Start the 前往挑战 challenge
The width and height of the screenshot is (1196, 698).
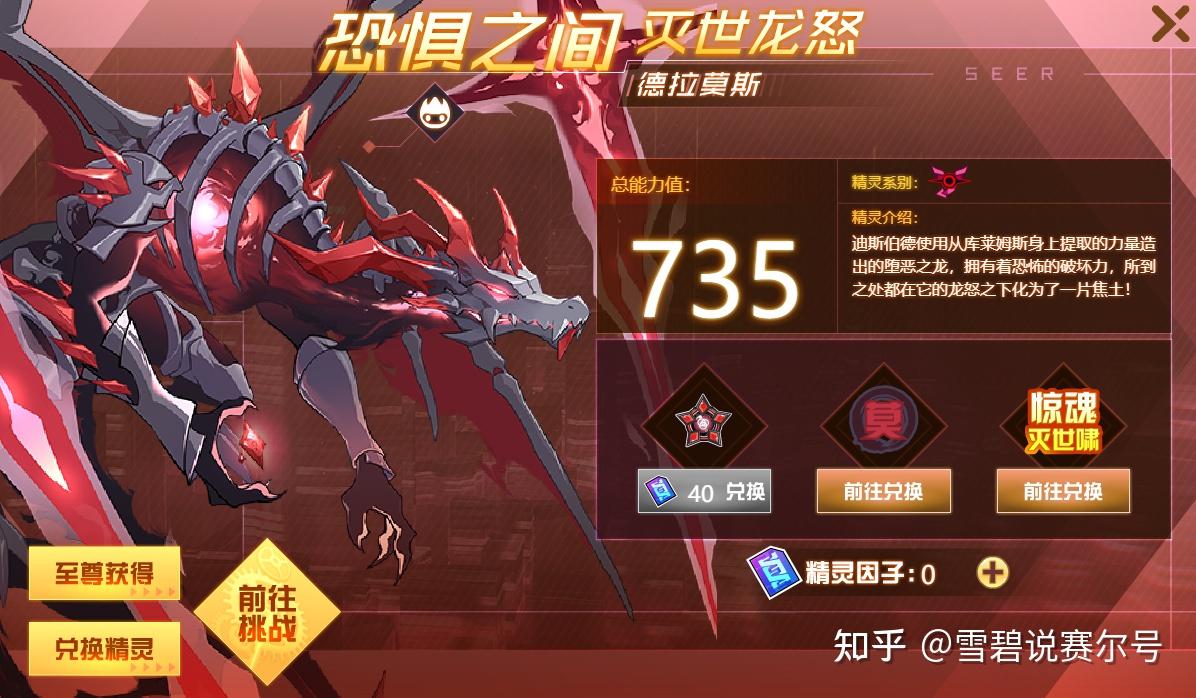[265, 611]
